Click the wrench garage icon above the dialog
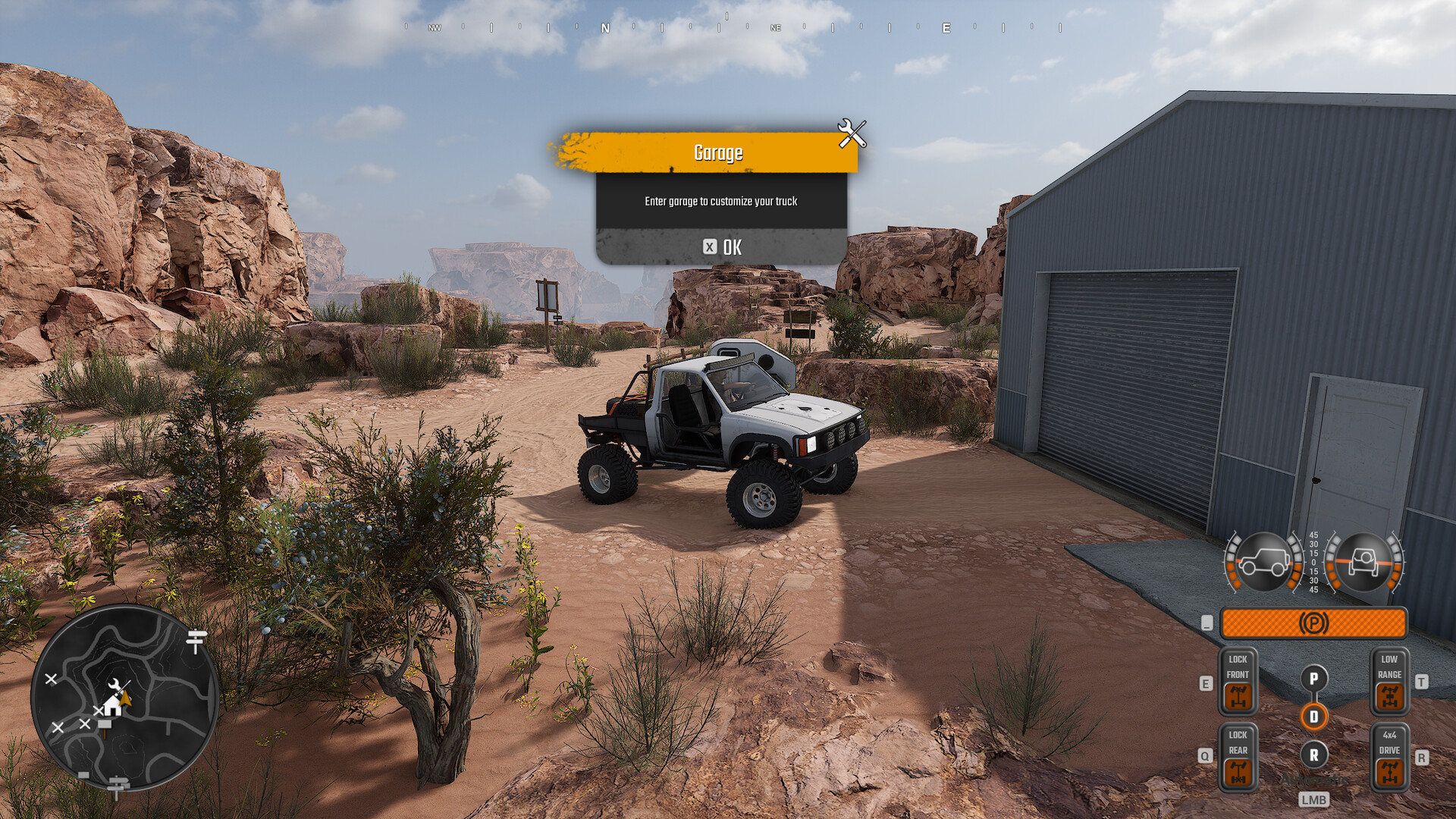This screenshot has width=1456, height=819. pyautogui.click(x=852, y=134)
